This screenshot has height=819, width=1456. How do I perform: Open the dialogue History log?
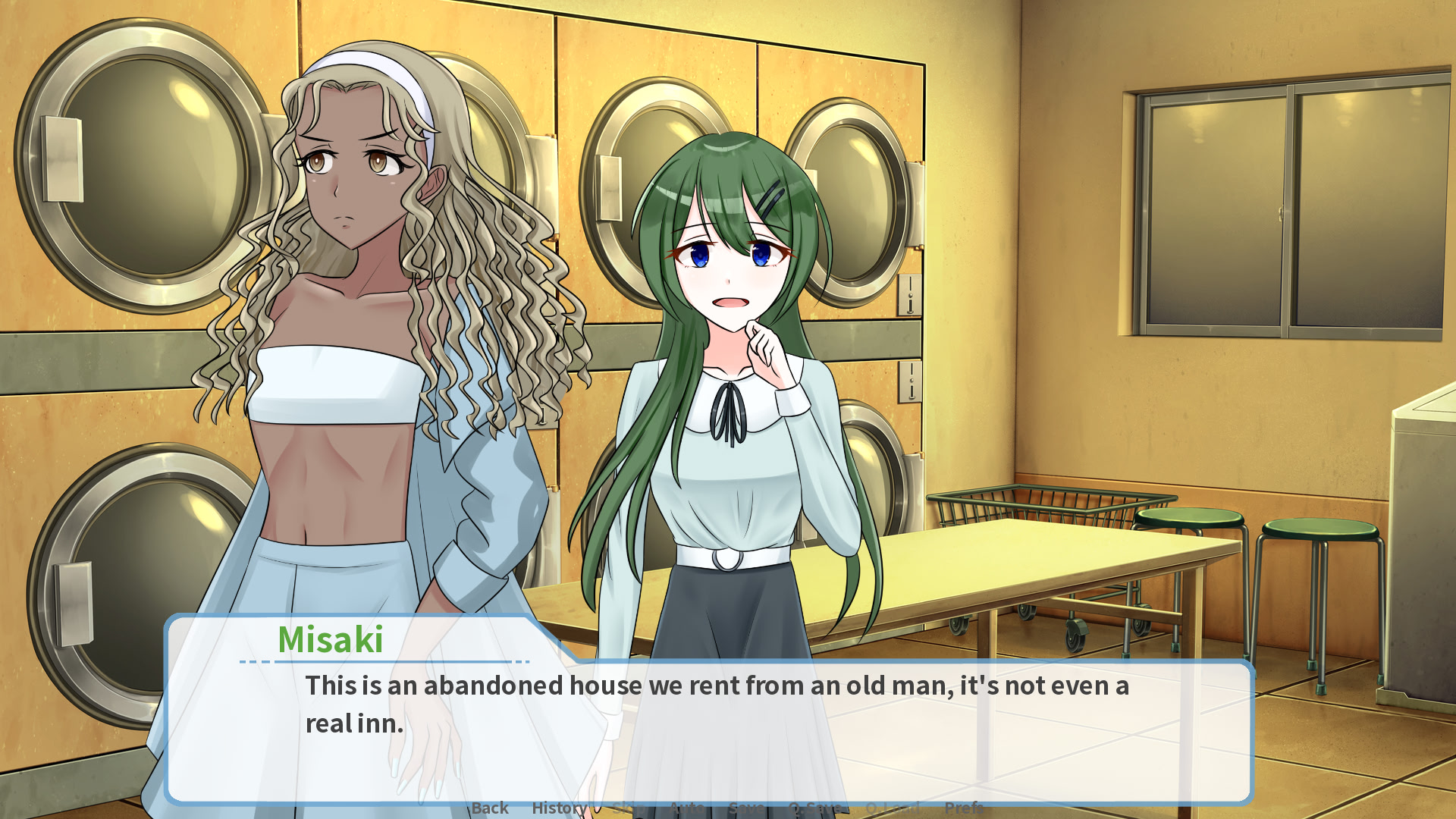[x=559, y=808]
